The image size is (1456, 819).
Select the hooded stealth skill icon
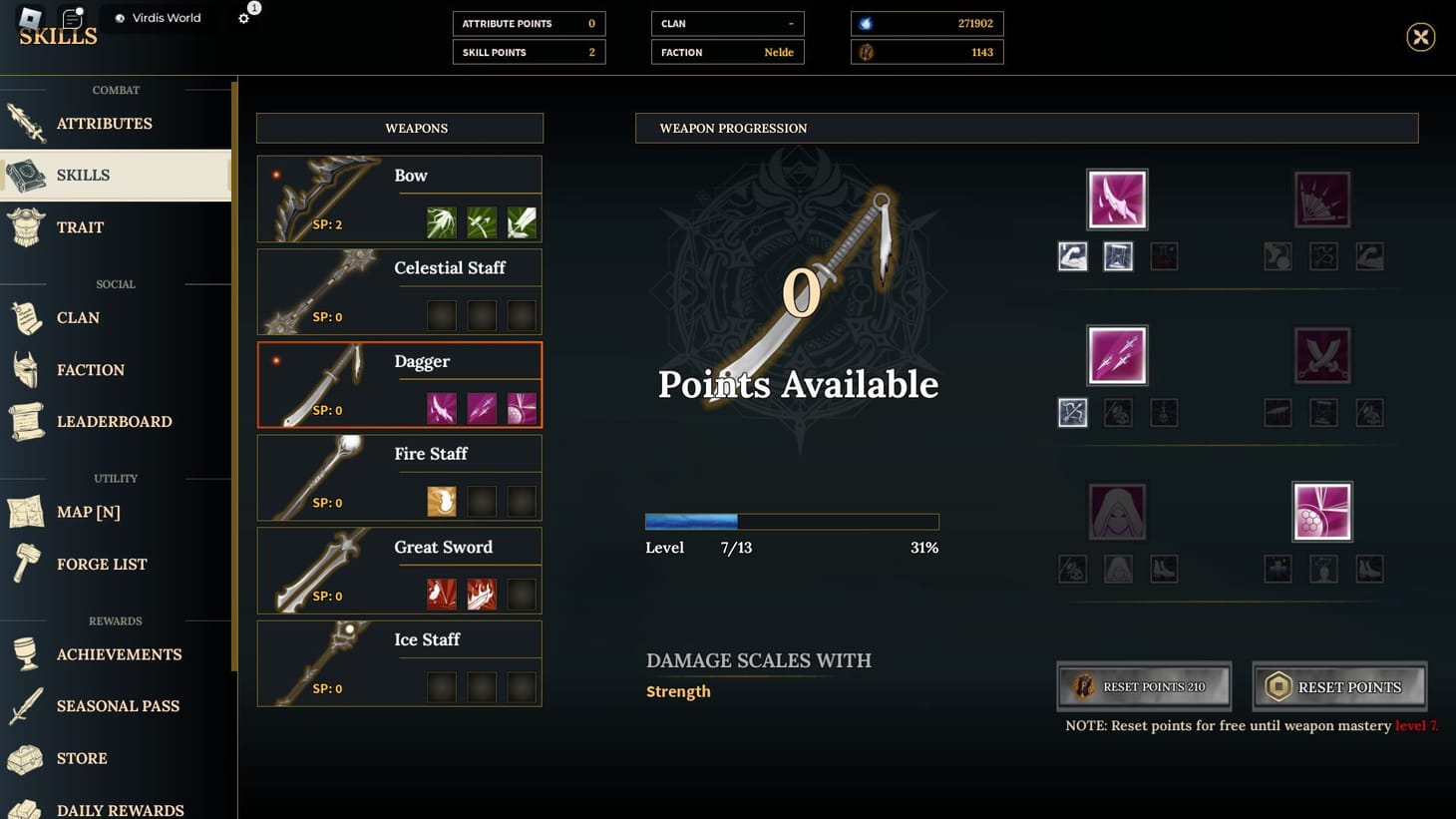[1117, 510]
